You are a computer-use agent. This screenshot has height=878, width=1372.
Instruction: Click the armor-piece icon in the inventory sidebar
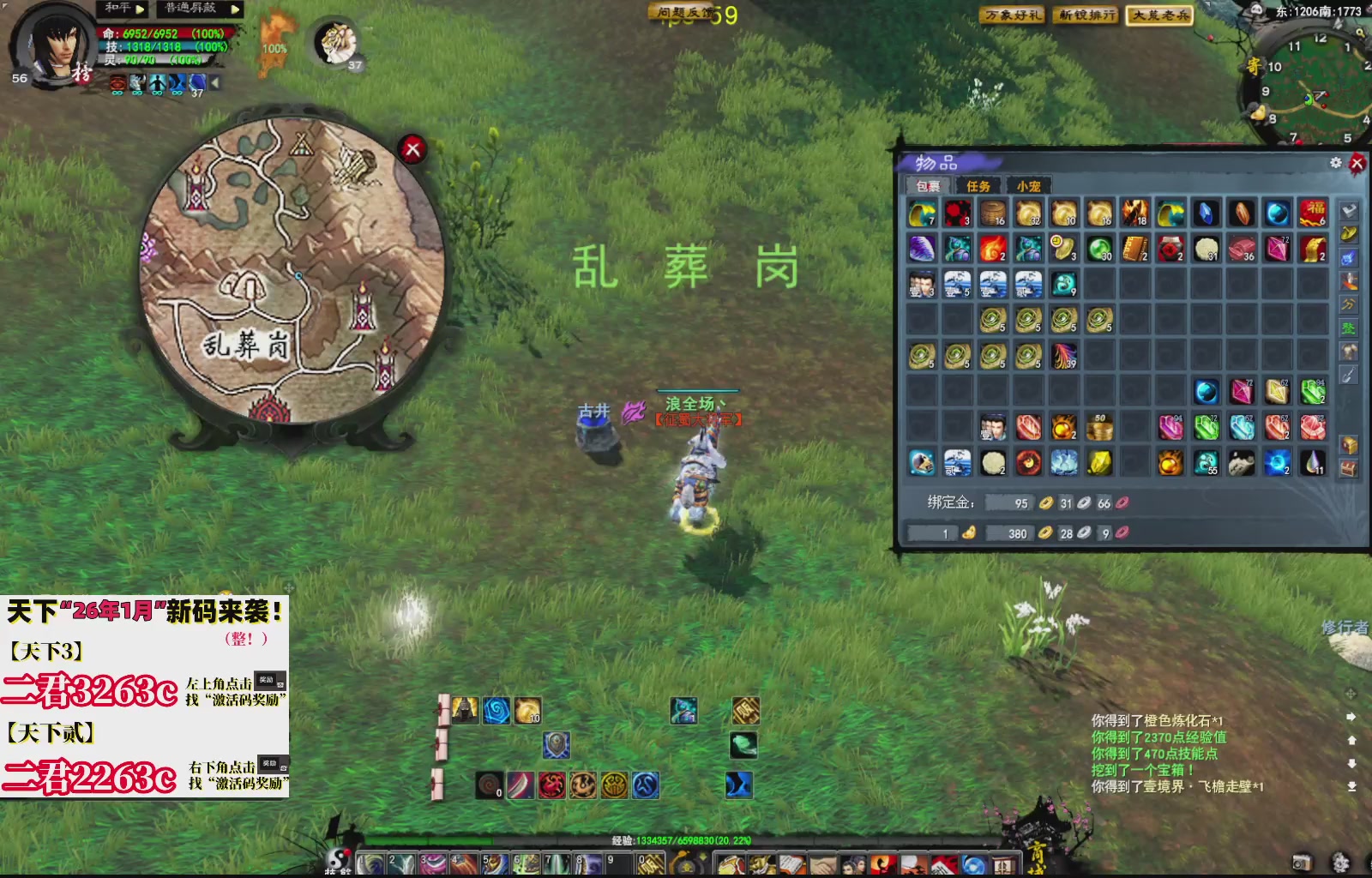pyautogui.click(x=1349, y=352)
